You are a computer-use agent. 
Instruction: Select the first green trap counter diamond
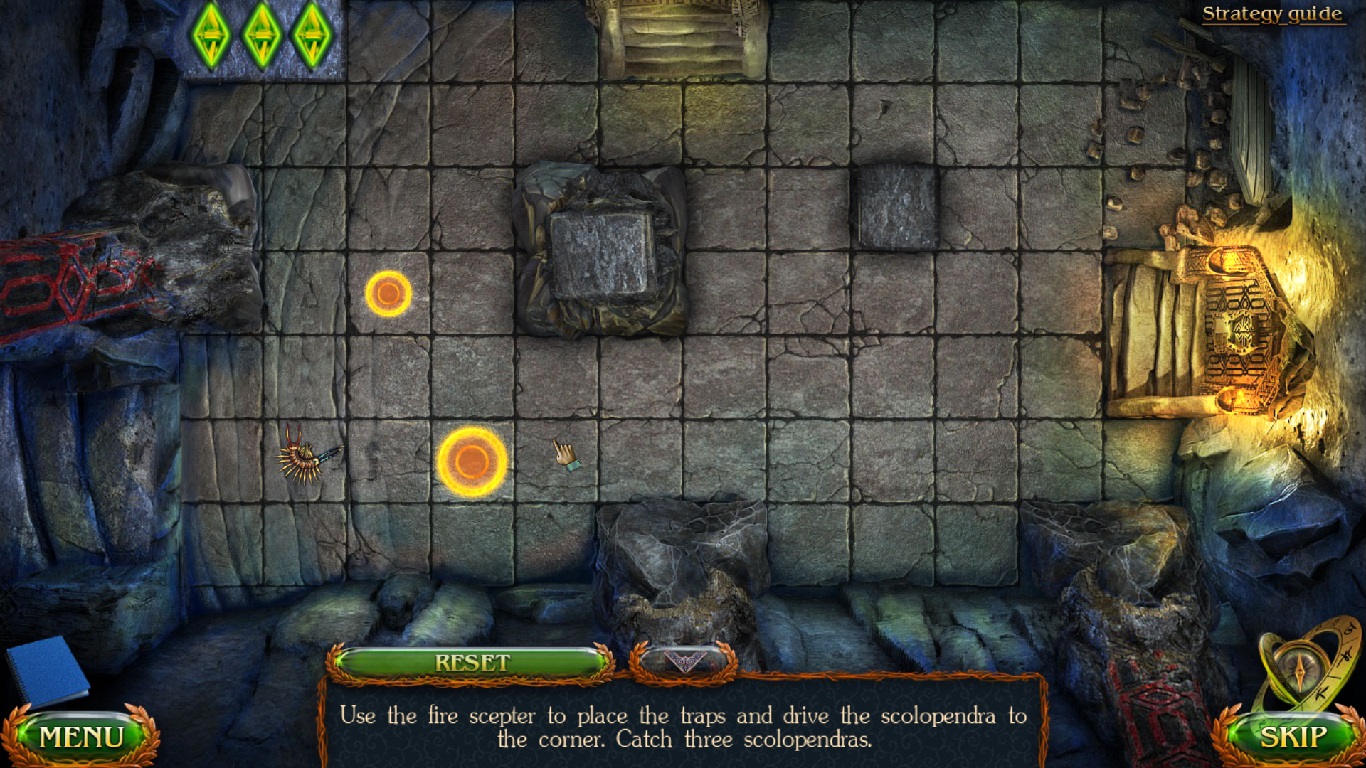[210, 37]
